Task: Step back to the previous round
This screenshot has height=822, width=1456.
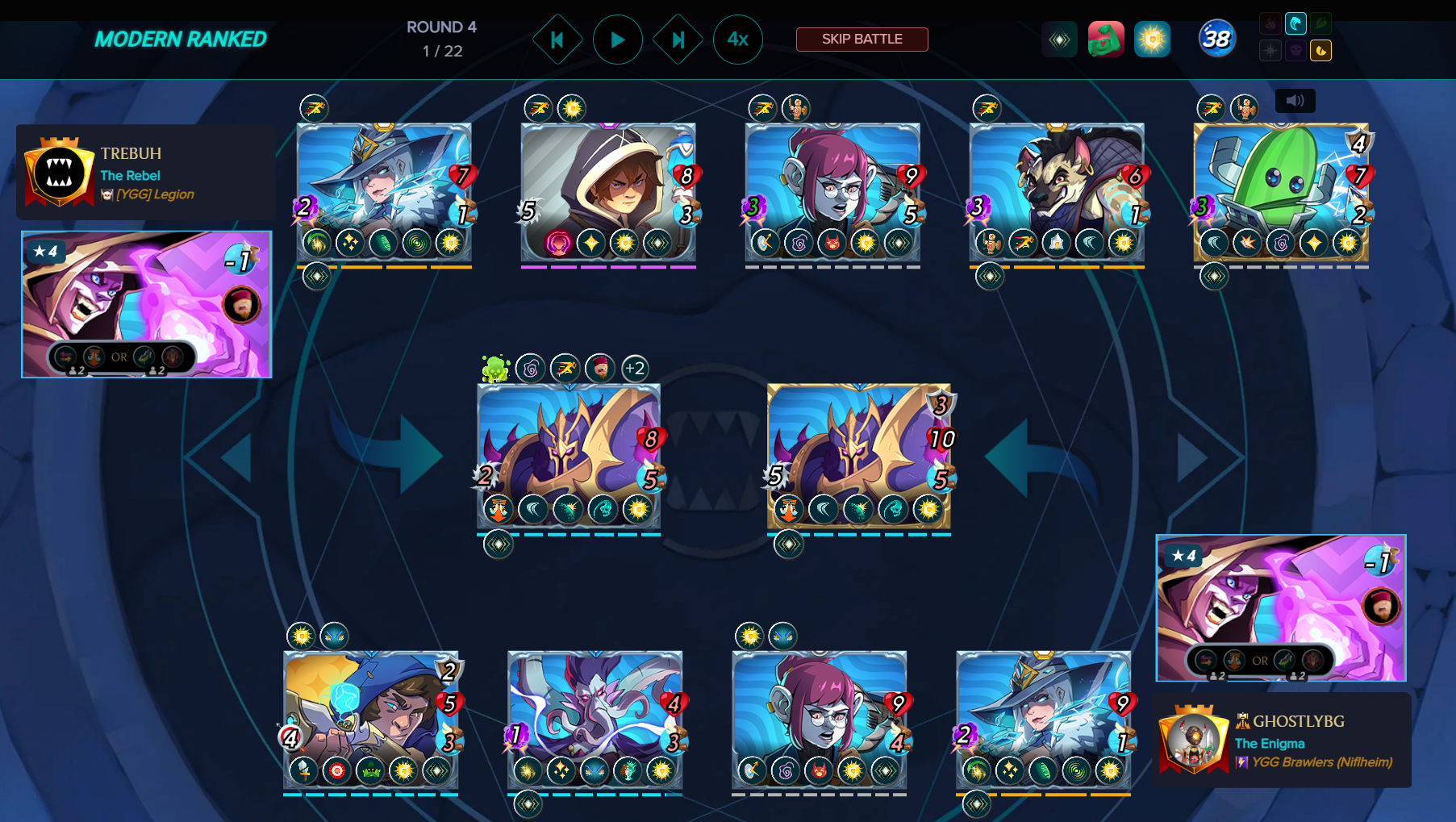Action: click(x=557, y=40)
